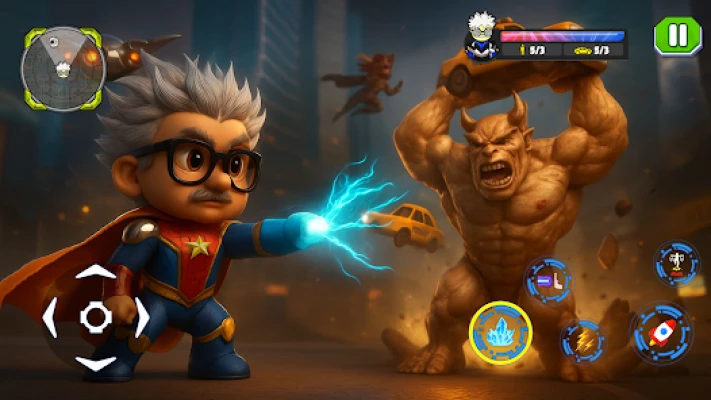The height and width of the screenshot is (400, 711).
Task: Activate the ice crystal attack ability
Action: [x=501, y=332]
